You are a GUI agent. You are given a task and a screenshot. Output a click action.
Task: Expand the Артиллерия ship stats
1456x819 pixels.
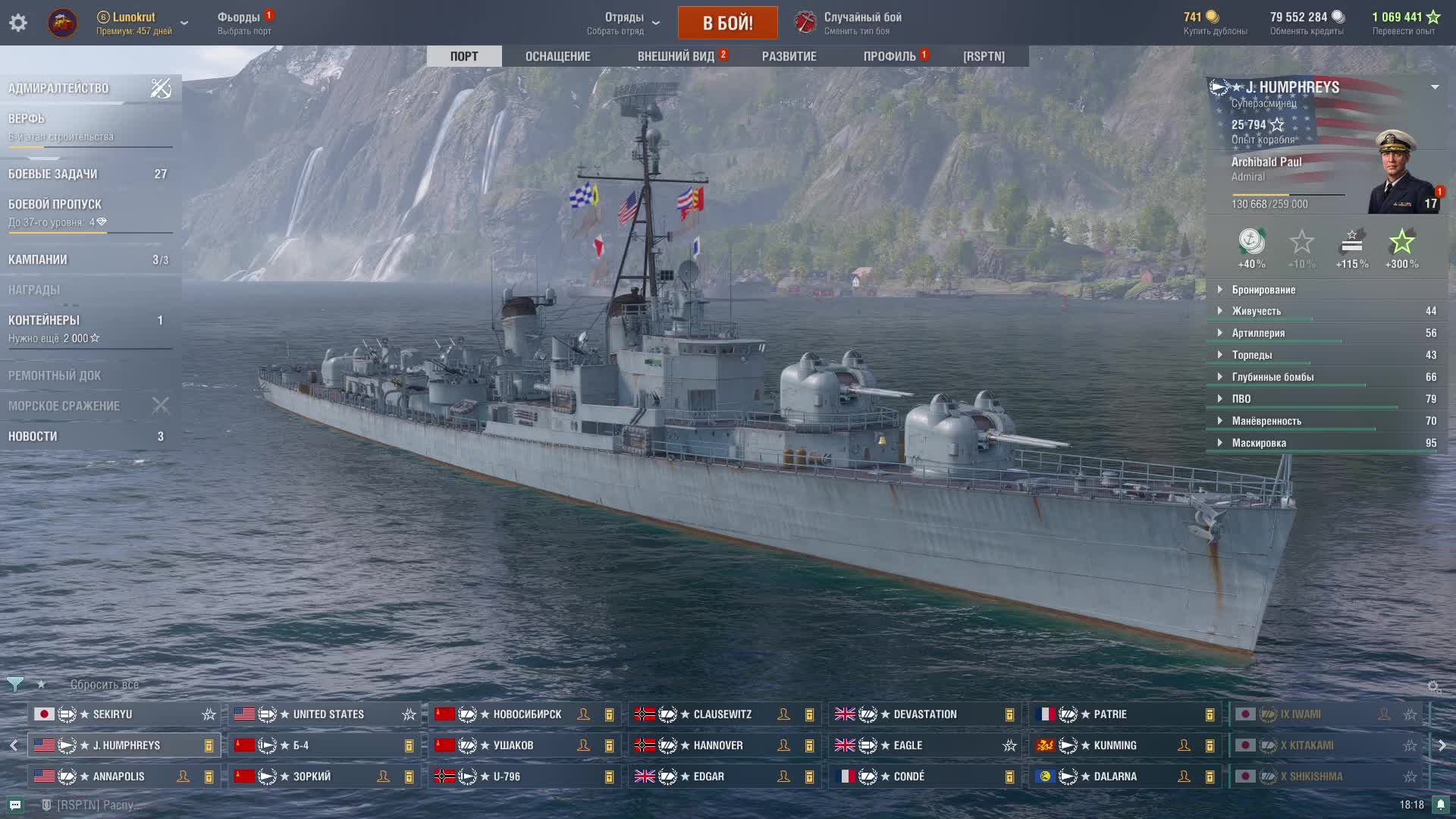click(1258, 333)
